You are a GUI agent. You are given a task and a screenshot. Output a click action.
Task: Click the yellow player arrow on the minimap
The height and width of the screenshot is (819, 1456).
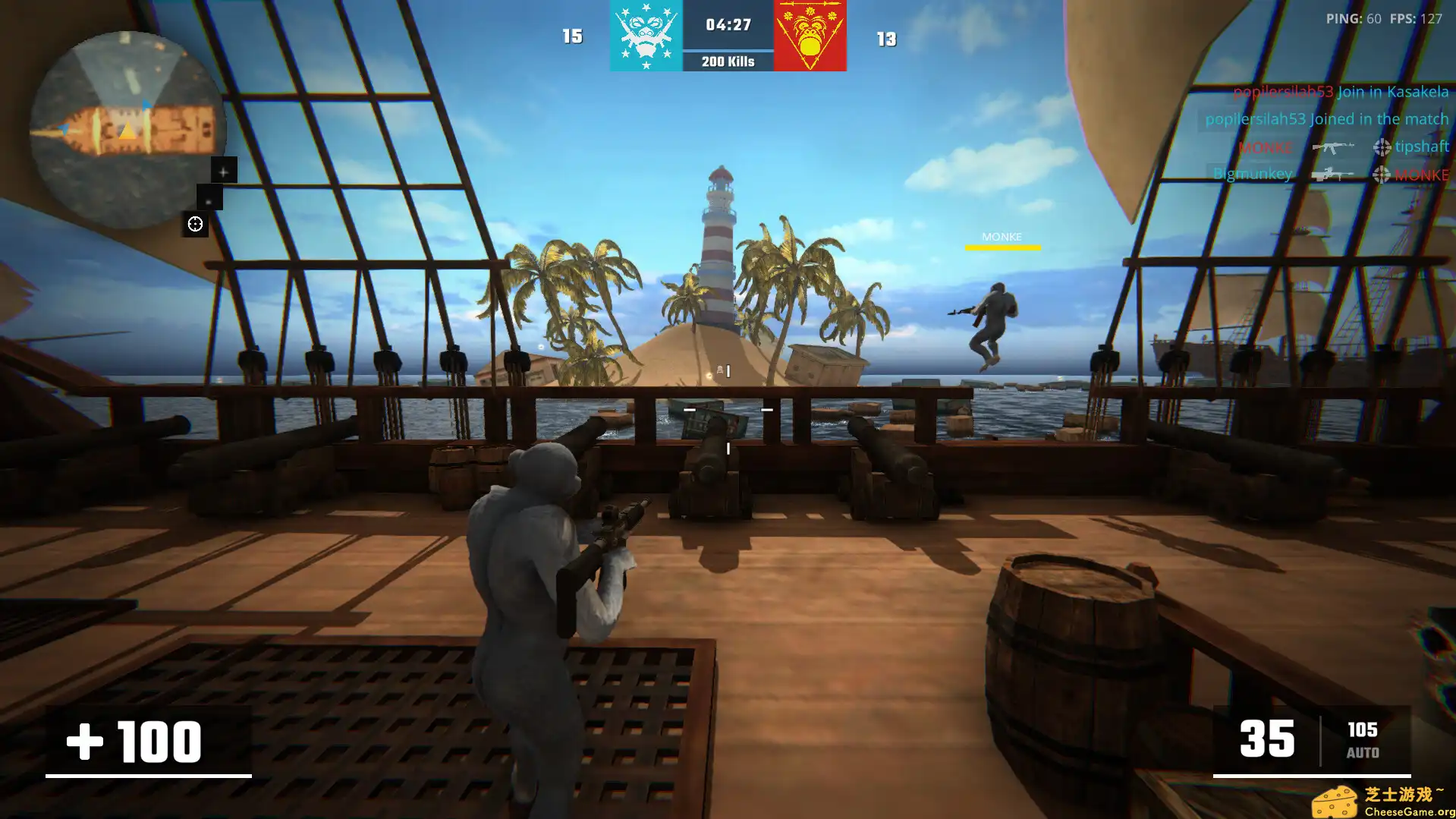127,130
